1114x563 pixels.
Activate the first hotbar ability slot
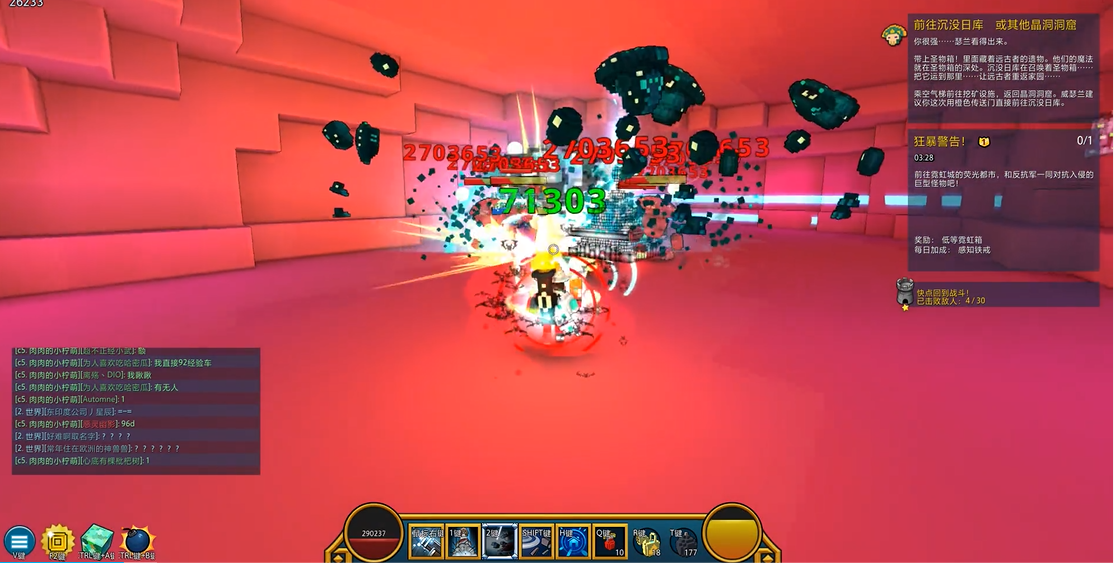coord(427,541)
